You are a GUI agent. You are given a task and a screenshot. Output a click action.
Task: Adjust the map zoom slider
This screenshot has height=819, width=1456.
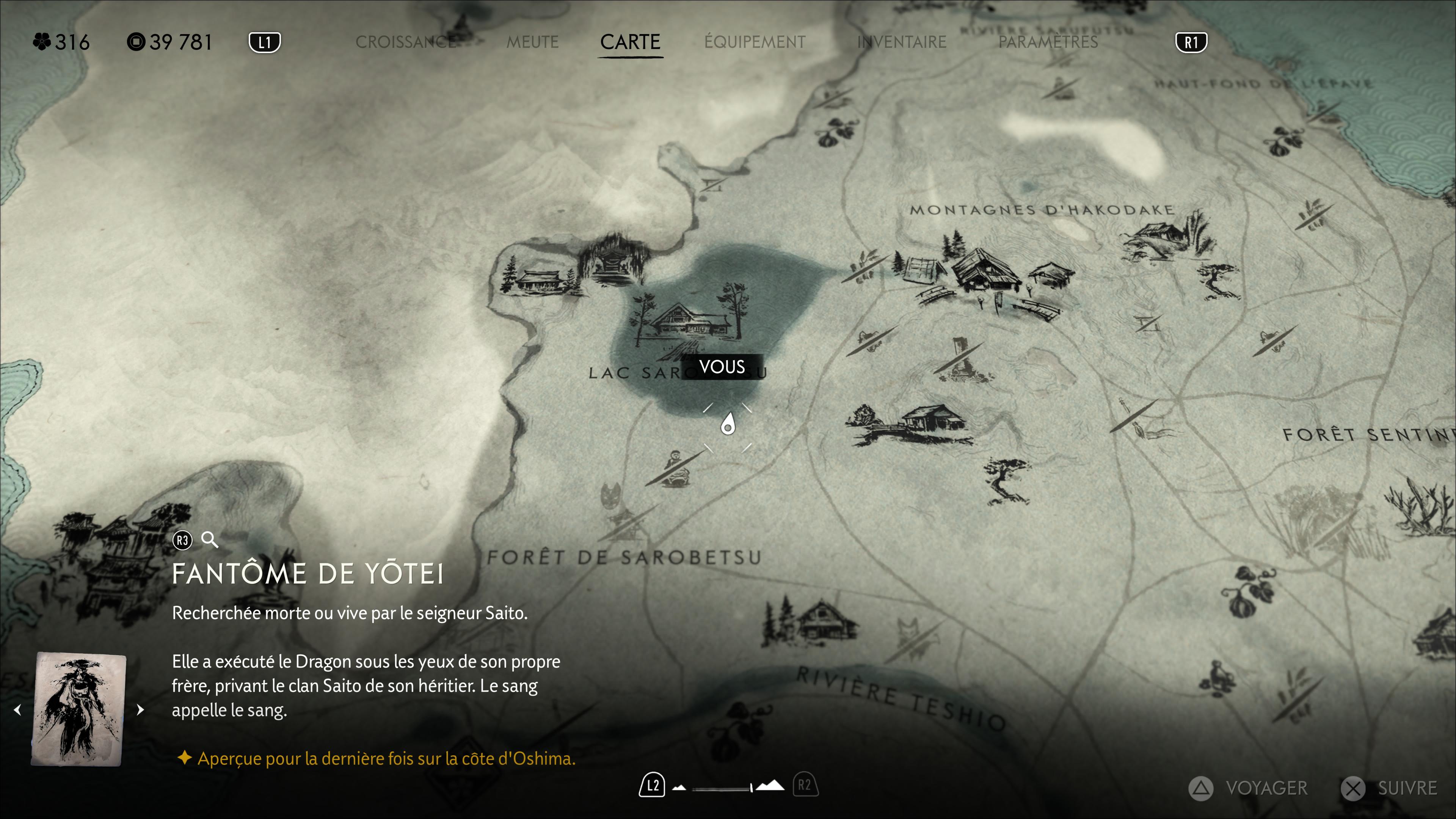tap(722, 788)
